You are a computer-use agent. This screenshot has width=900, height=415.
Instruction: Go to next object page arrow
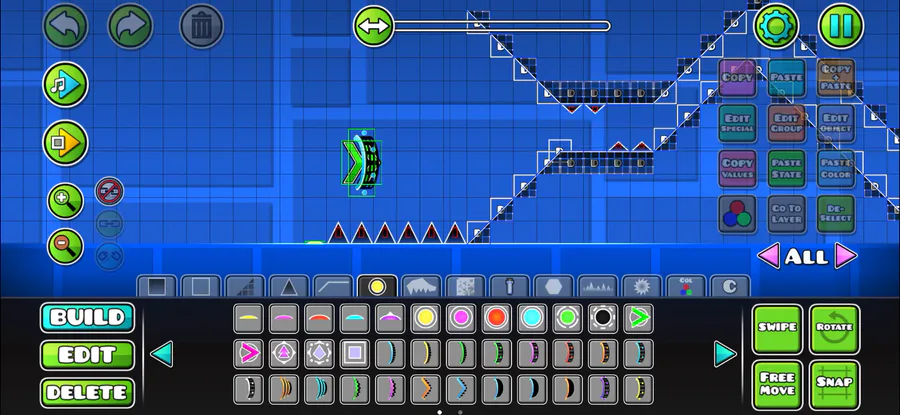[726, 354]
